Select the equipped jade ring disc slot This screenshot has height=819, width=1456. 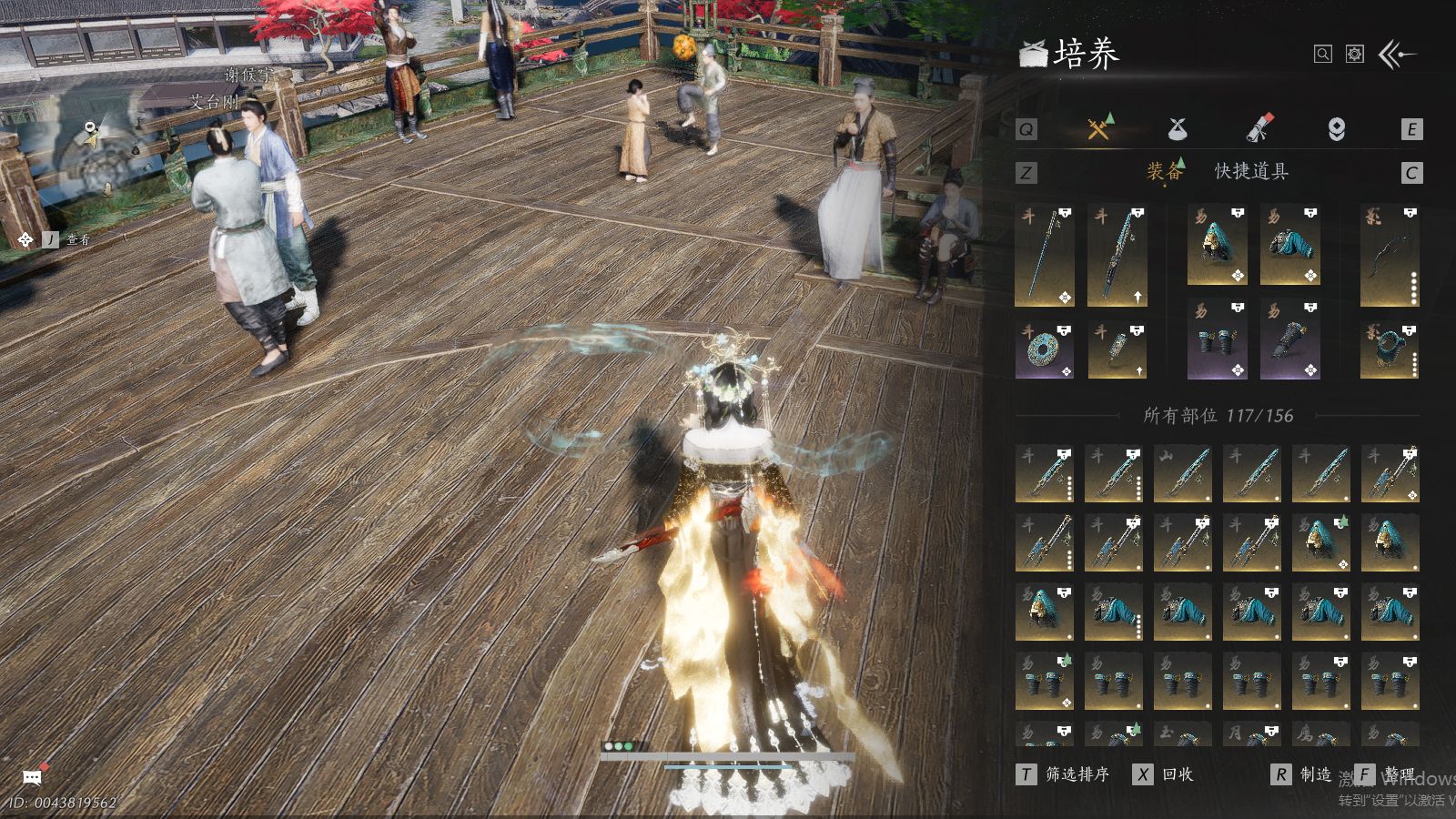[1044, 350]
